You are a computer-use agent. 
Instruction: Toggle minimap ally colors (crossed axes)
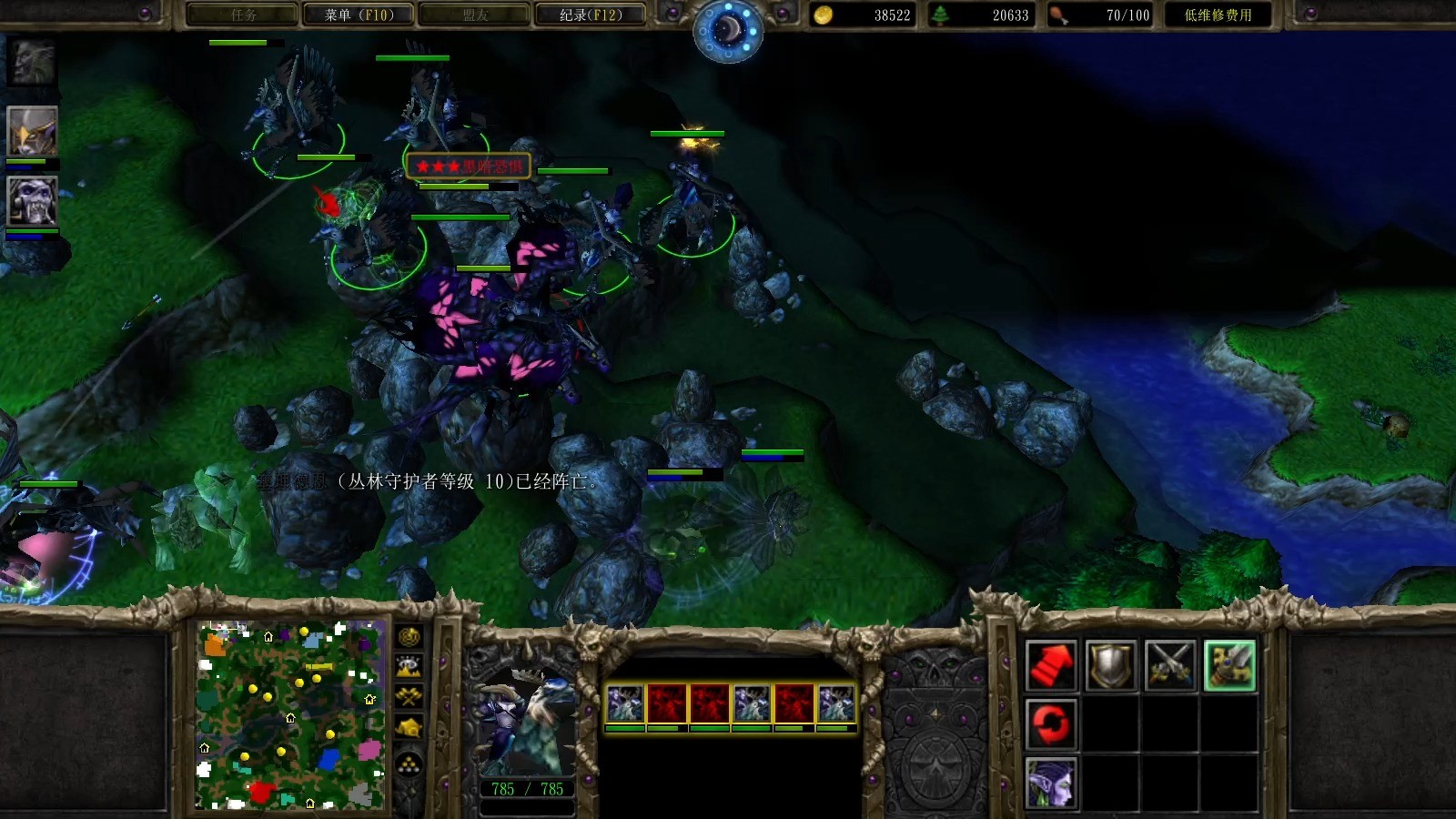(409, 698)
